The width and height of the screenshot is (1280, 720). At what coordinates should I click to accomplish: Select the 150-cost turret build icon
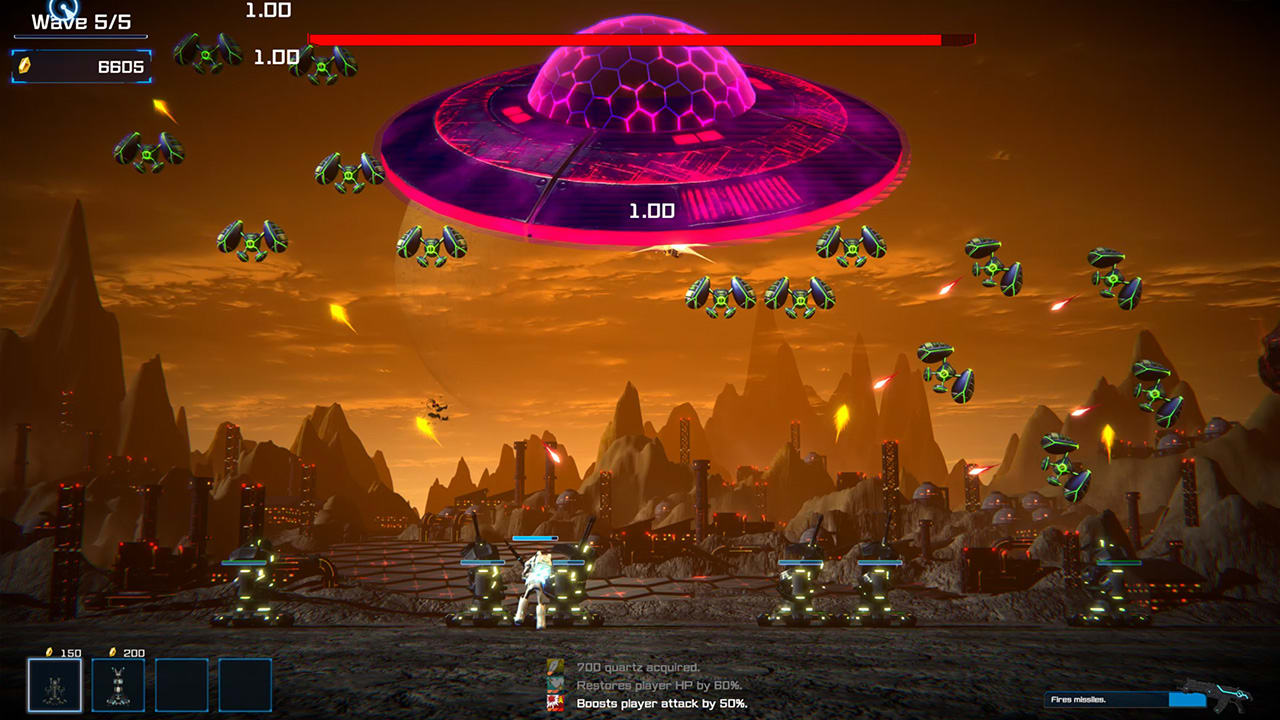click(55, 685)
